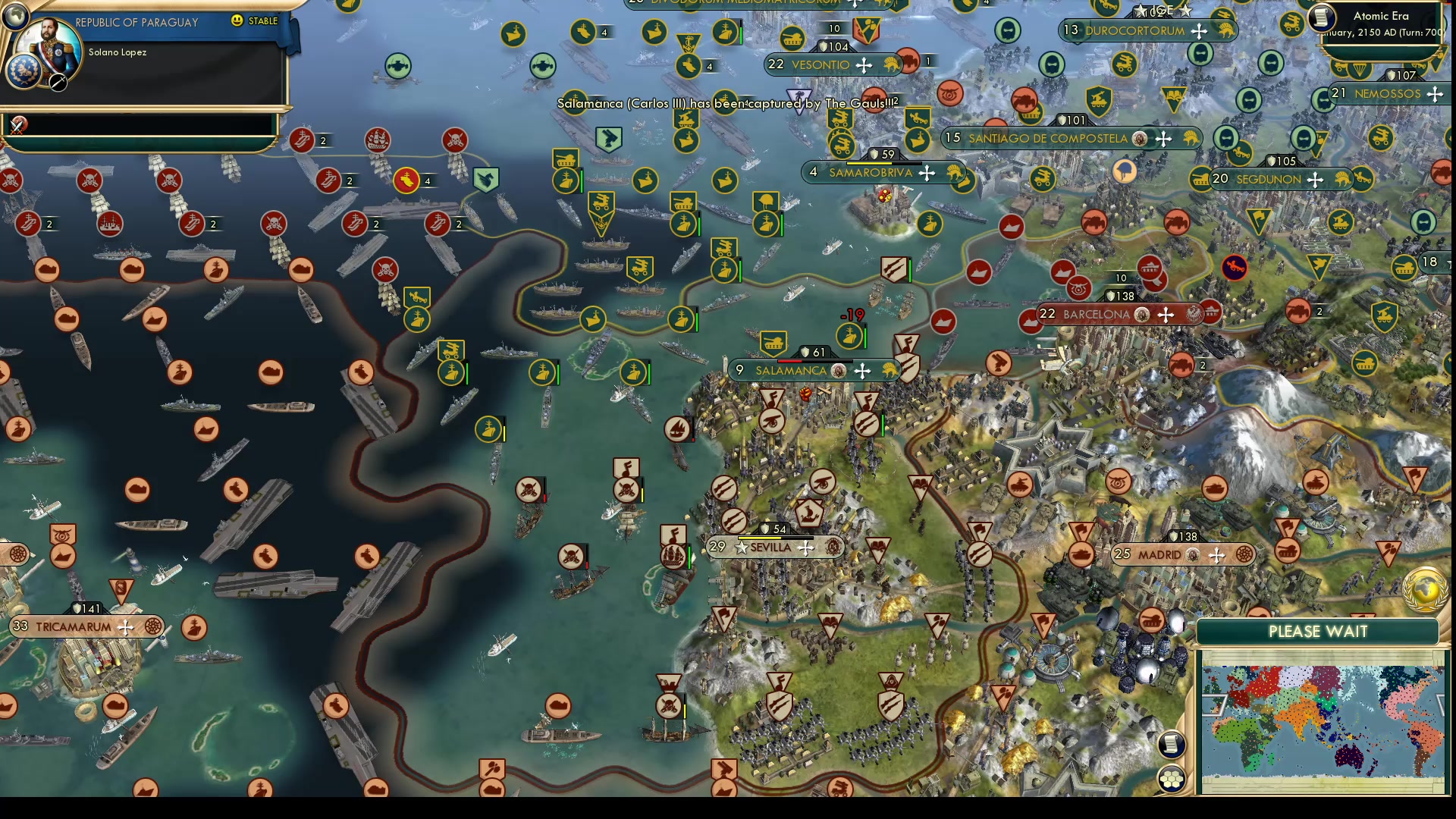The width and height of the screenshot is (1456, 819).
Task: Toggle the small globe icon at top-left
Action: (x=15, y=14)
